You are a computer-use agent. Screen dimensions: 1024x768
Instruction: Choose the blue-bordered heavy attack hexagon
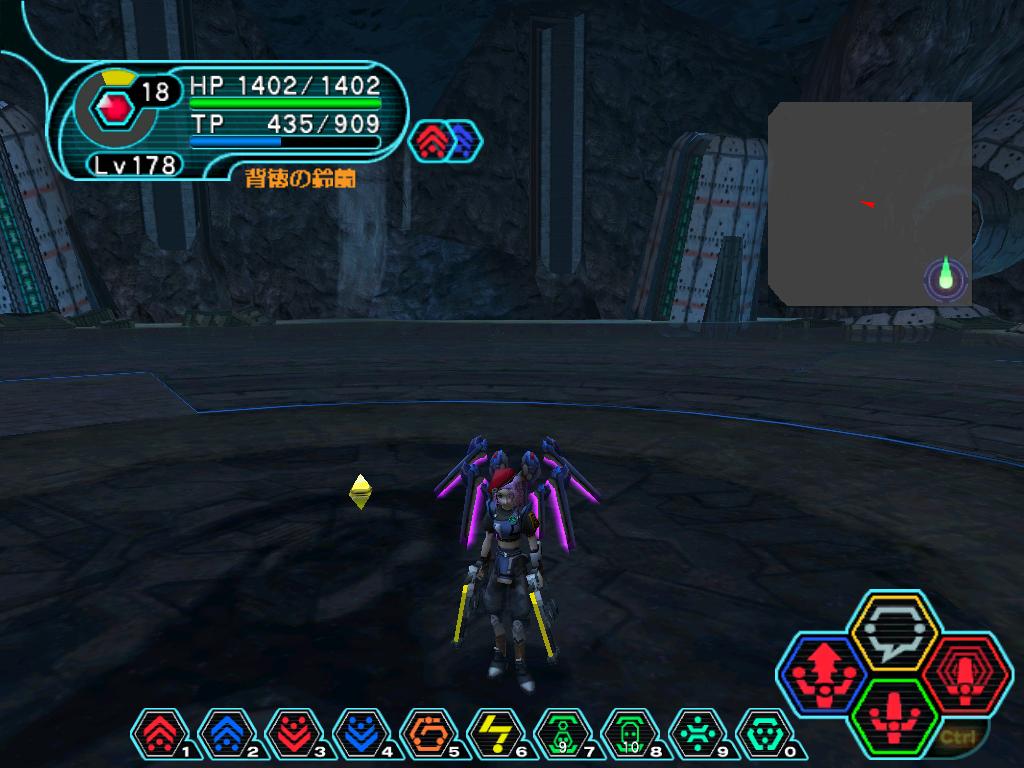824,673
